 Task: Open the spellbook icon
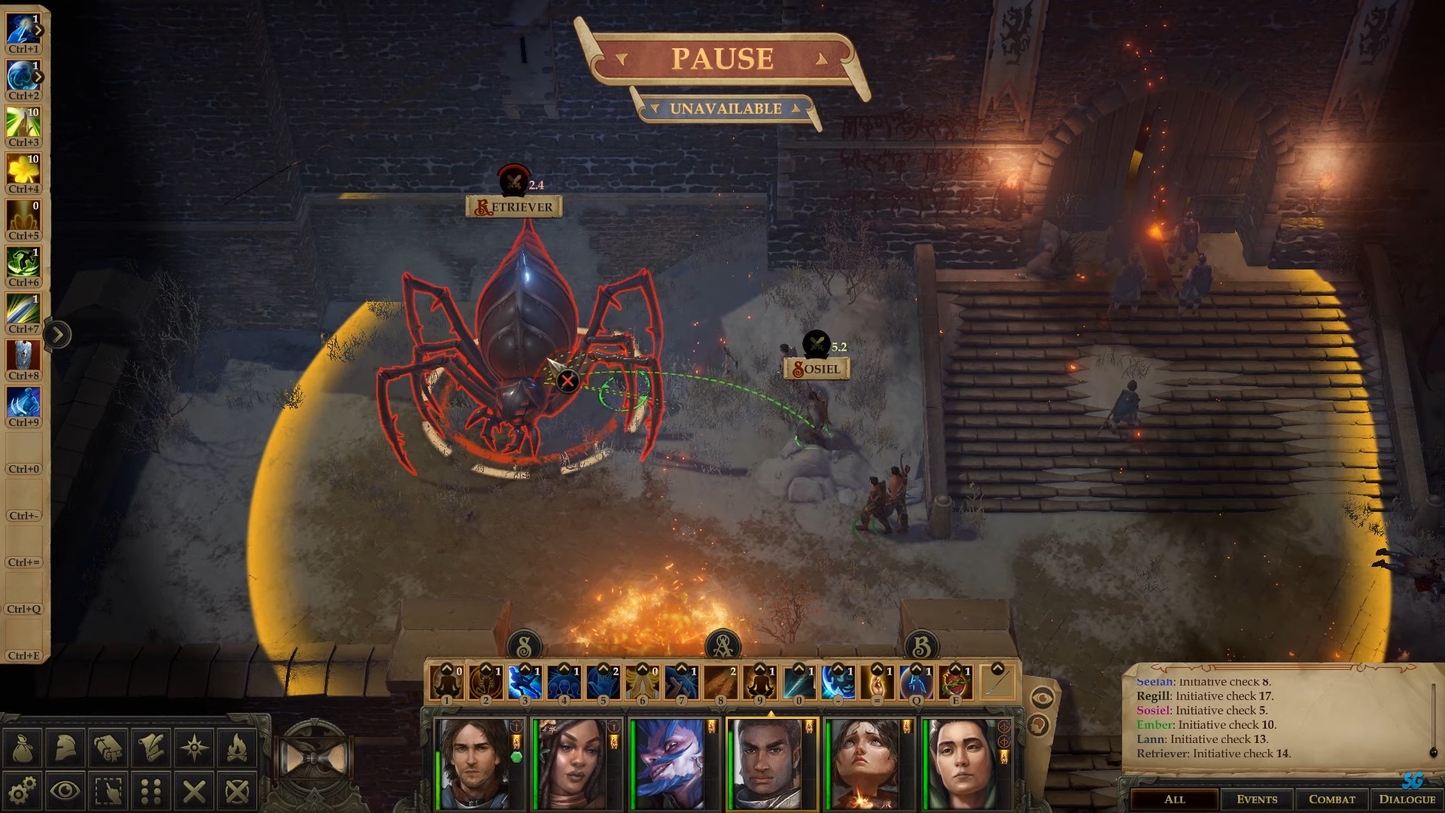click(108, 747)
